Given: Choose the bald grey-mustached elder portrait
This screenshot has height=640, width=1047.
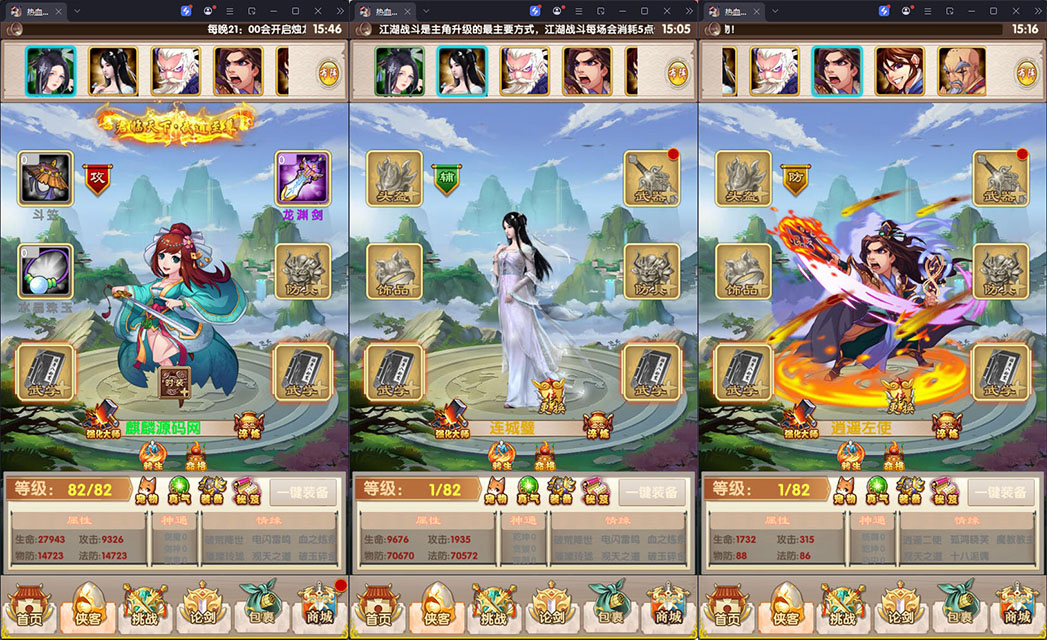Looking at the screenshot, I should [961, 71].
